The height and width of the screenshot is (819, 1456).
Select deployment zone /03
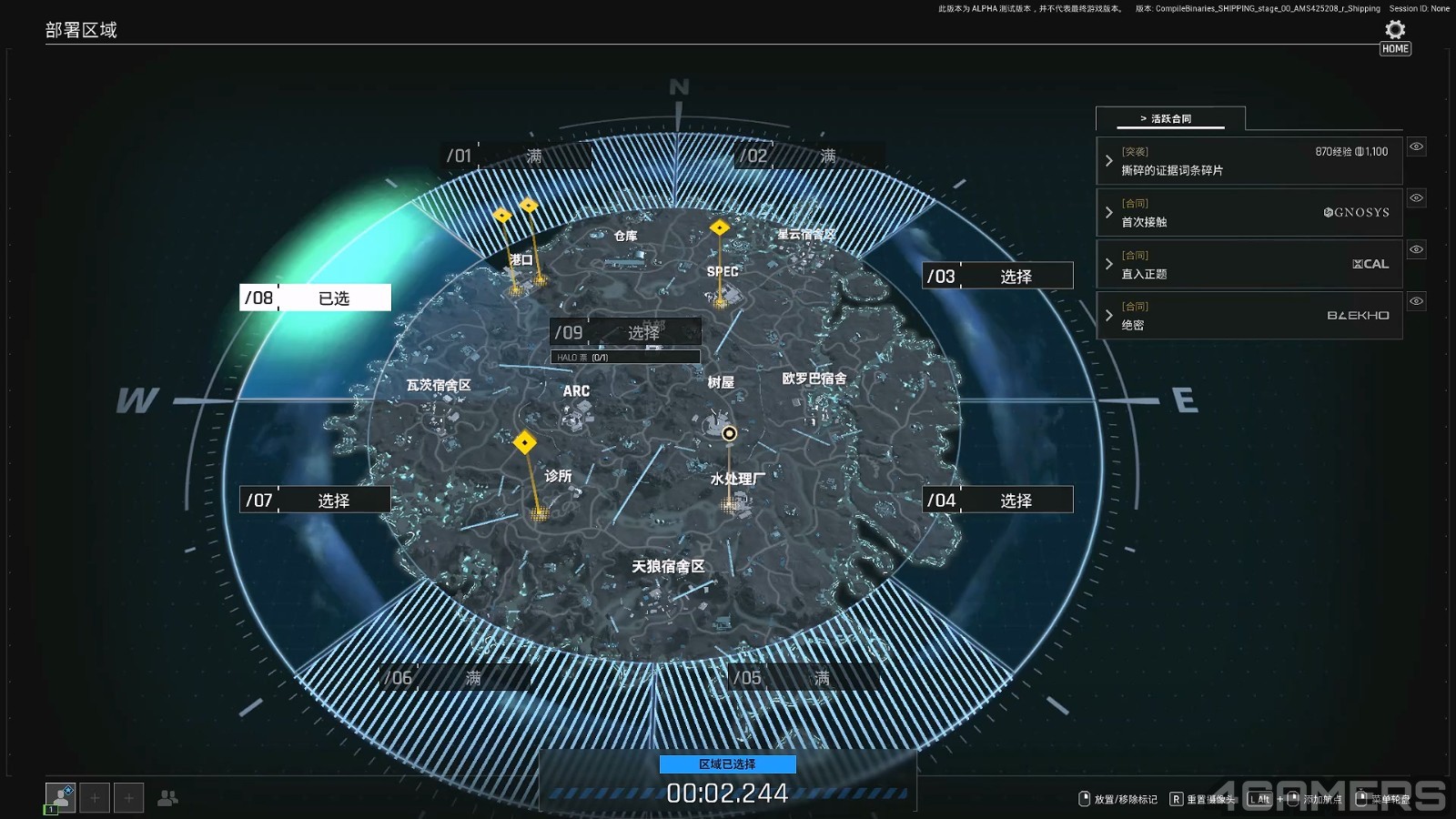pos(997,276)
